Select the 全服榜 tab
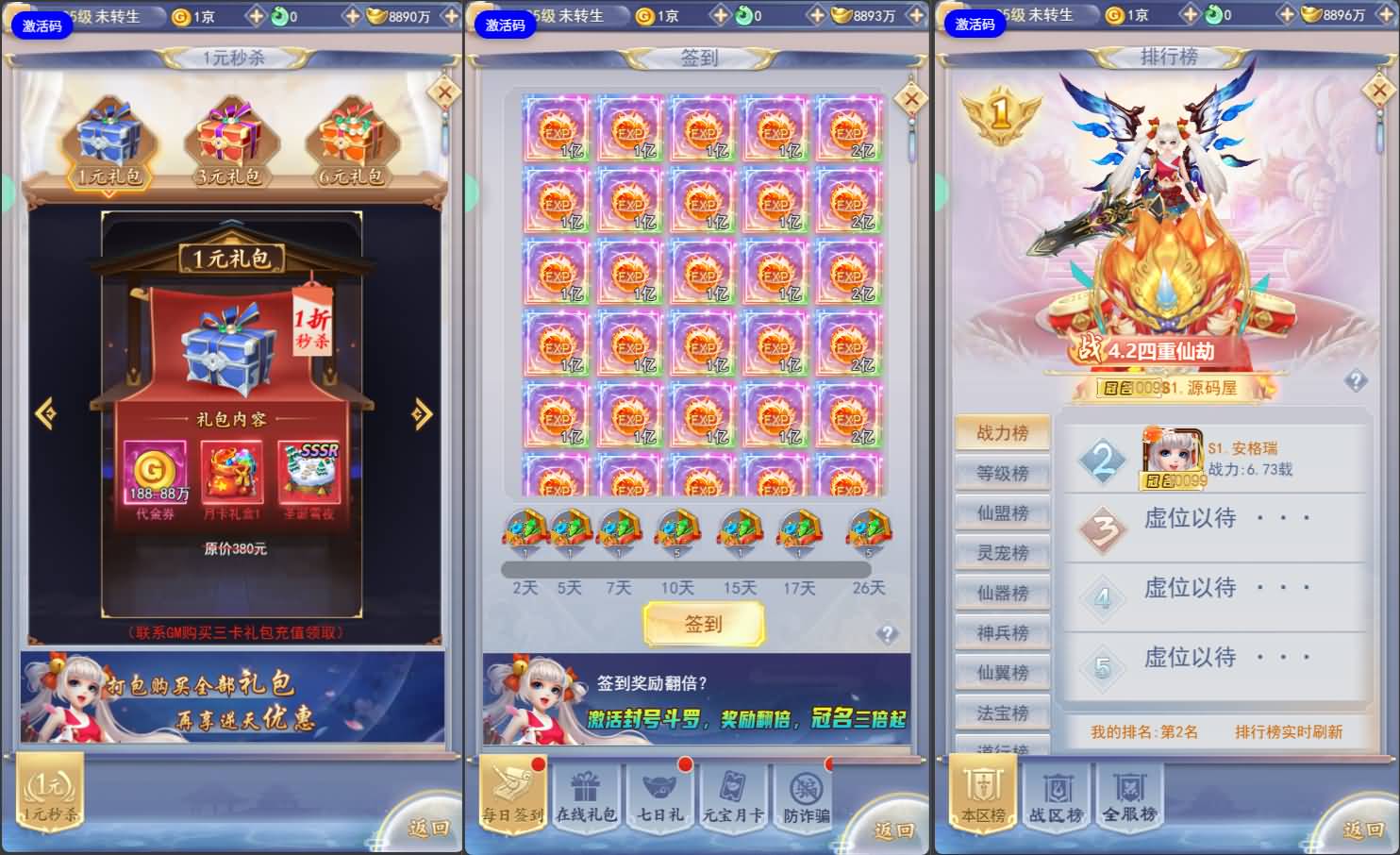Screen dimensions: 1400x855 pos(1129,797)
